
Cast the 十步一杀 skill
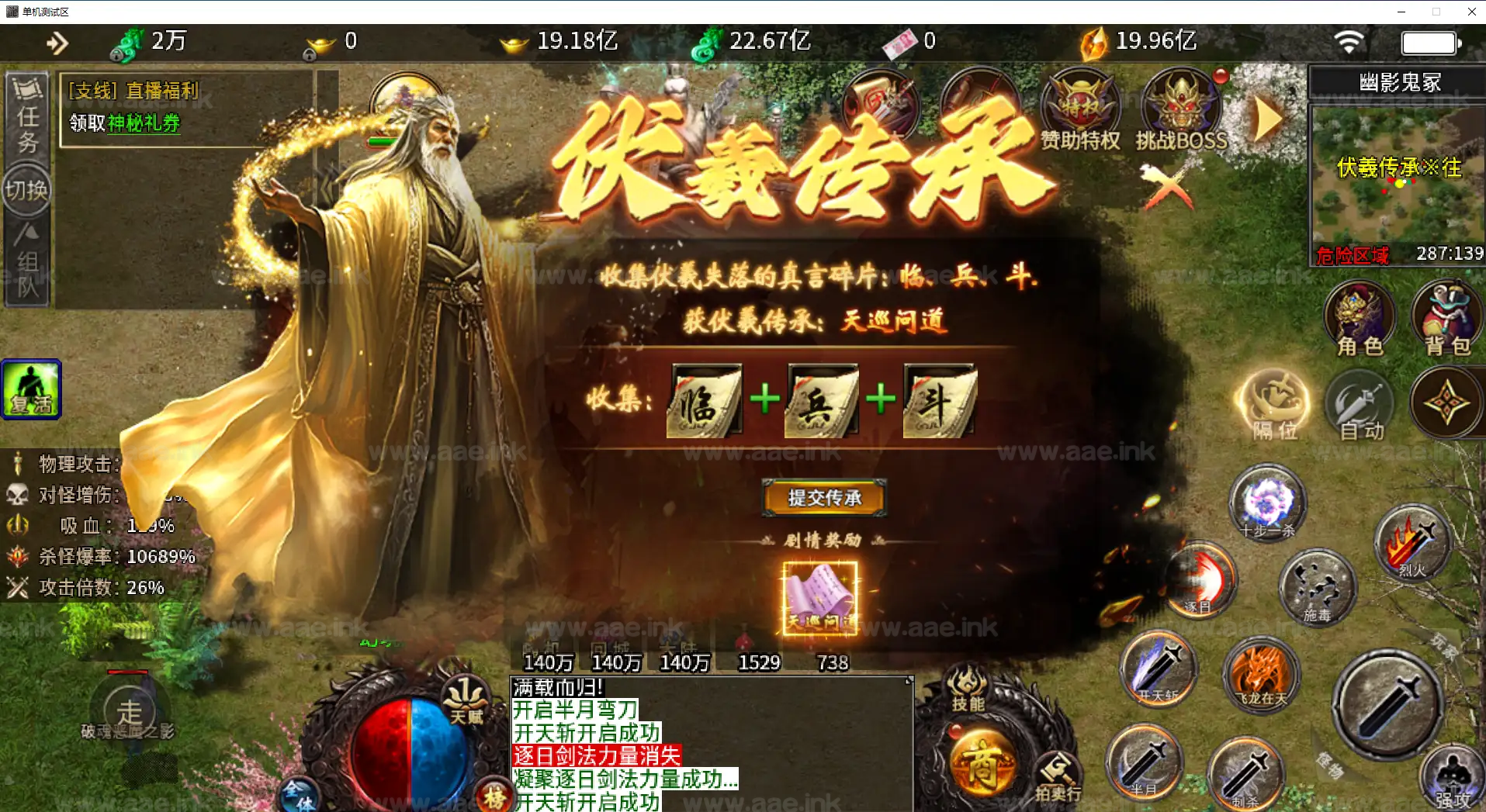[1266, 503]
